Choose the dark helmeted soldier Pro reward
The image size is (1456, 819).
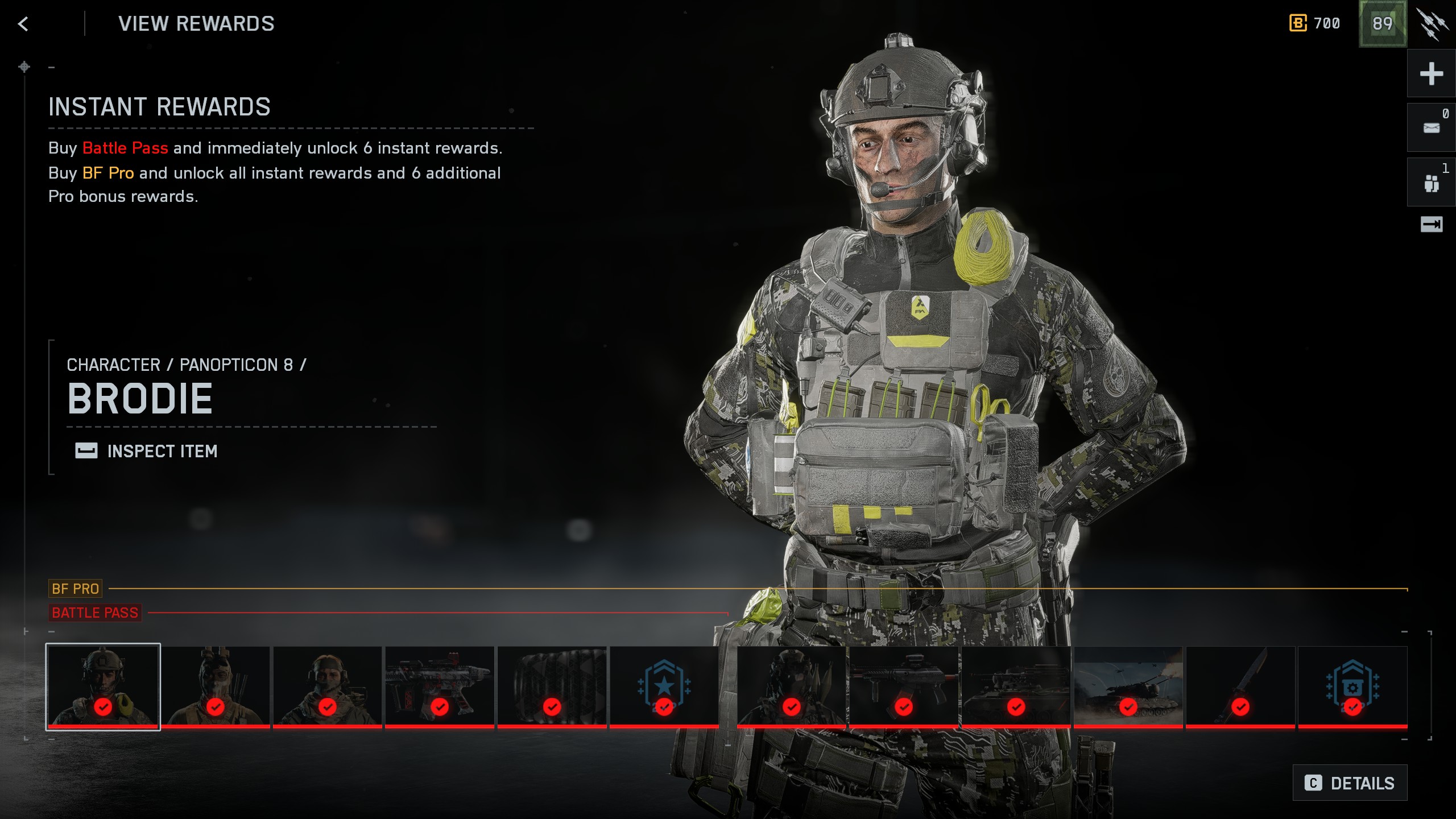pyautogui.click(x=791, y=686)
